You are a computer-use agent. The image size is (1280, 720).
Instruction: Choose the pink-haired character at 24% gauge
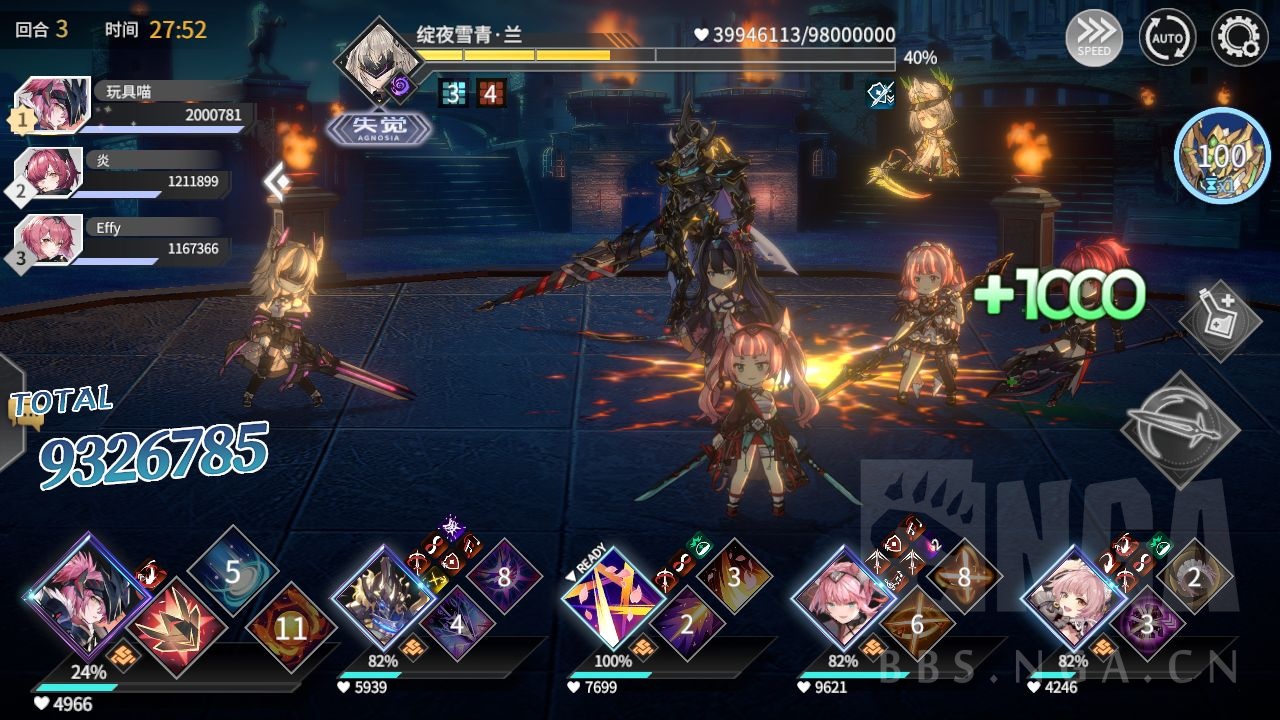coord(87,594)
